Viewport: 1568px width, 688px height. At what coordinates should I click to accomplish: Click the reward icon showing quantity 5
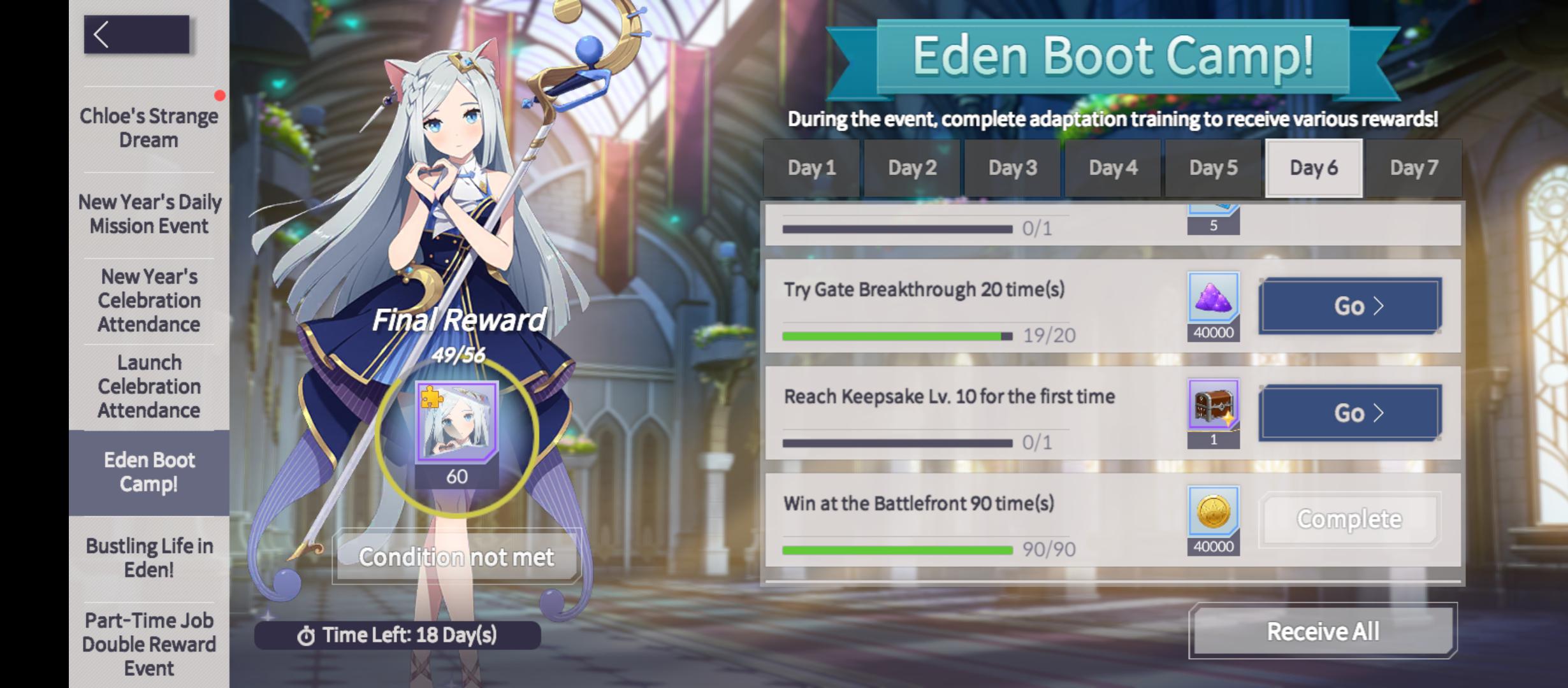(1212, 217)
